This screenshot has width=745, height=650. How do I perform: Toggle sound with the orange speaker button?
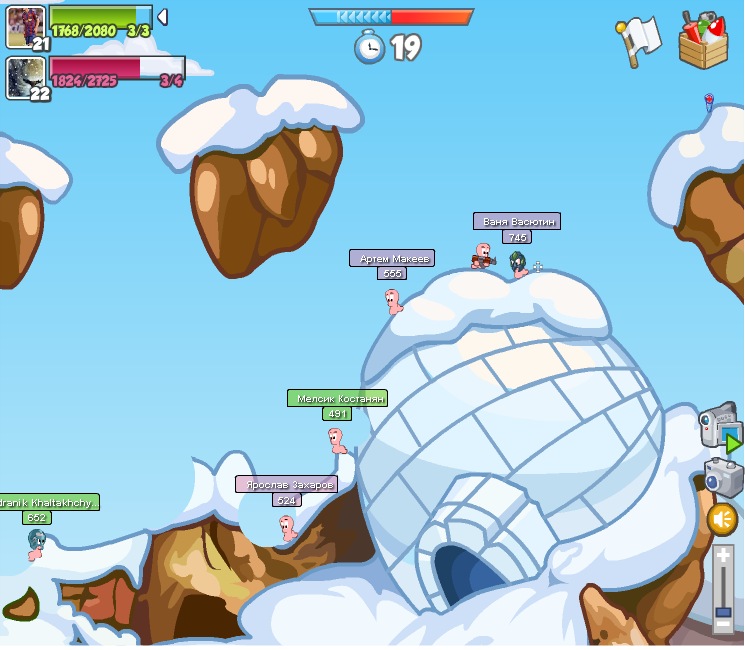coord(722,519)
